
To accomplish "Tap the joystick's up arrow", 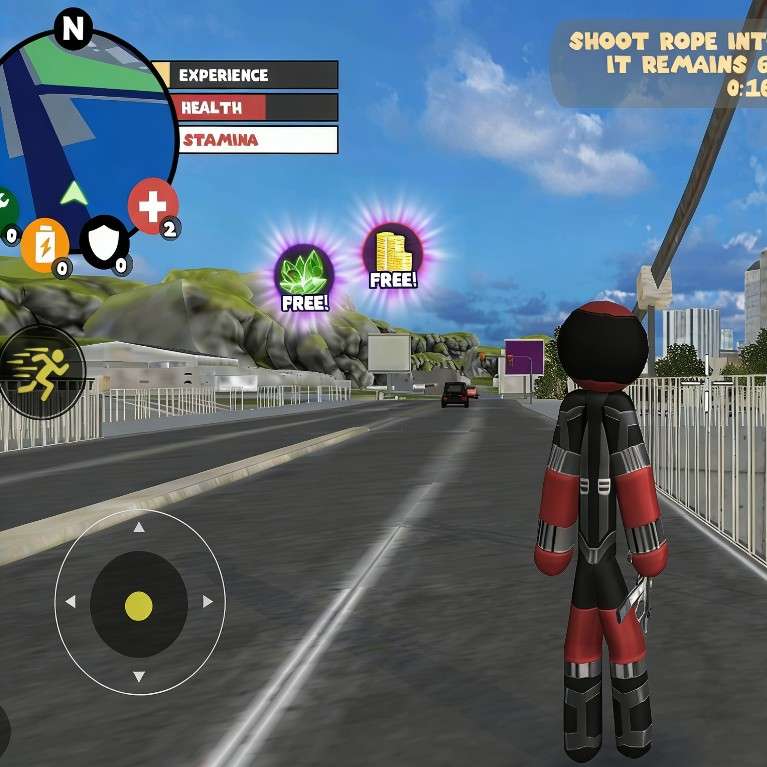I will [139, 527].
